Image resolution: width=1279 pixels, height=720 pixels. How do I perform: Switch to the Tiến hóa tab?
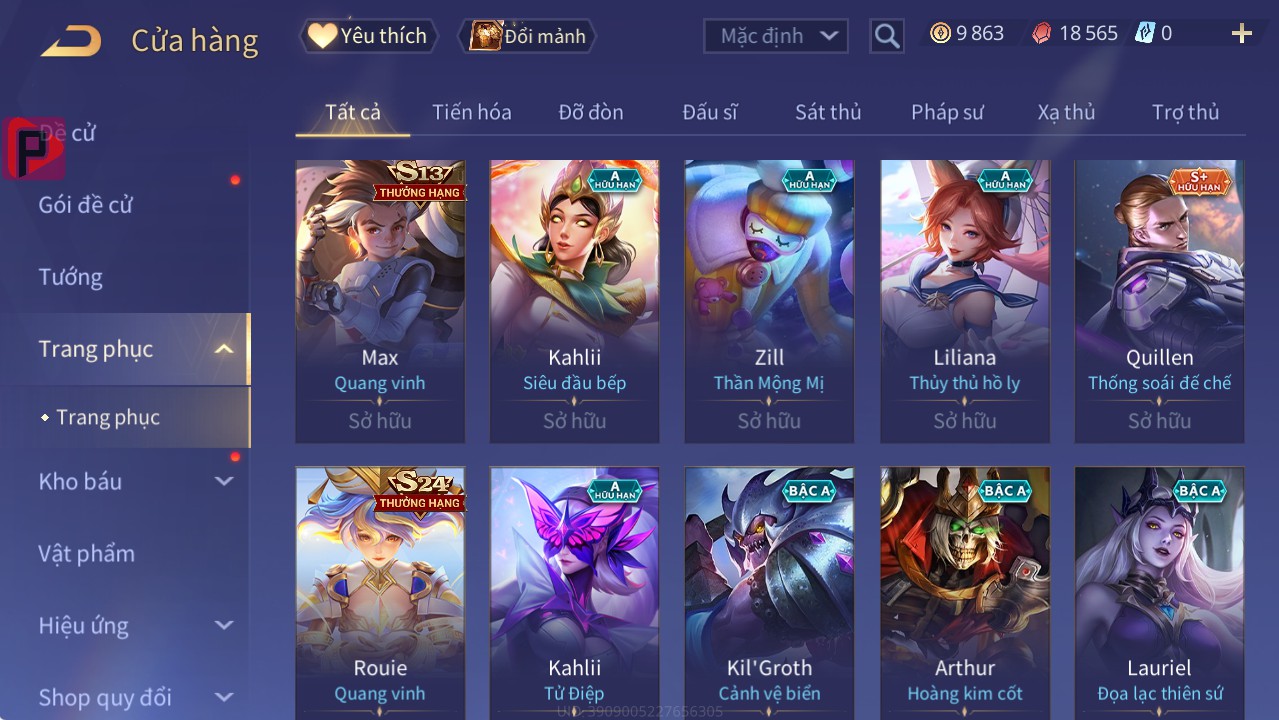[x=471, y=112]
